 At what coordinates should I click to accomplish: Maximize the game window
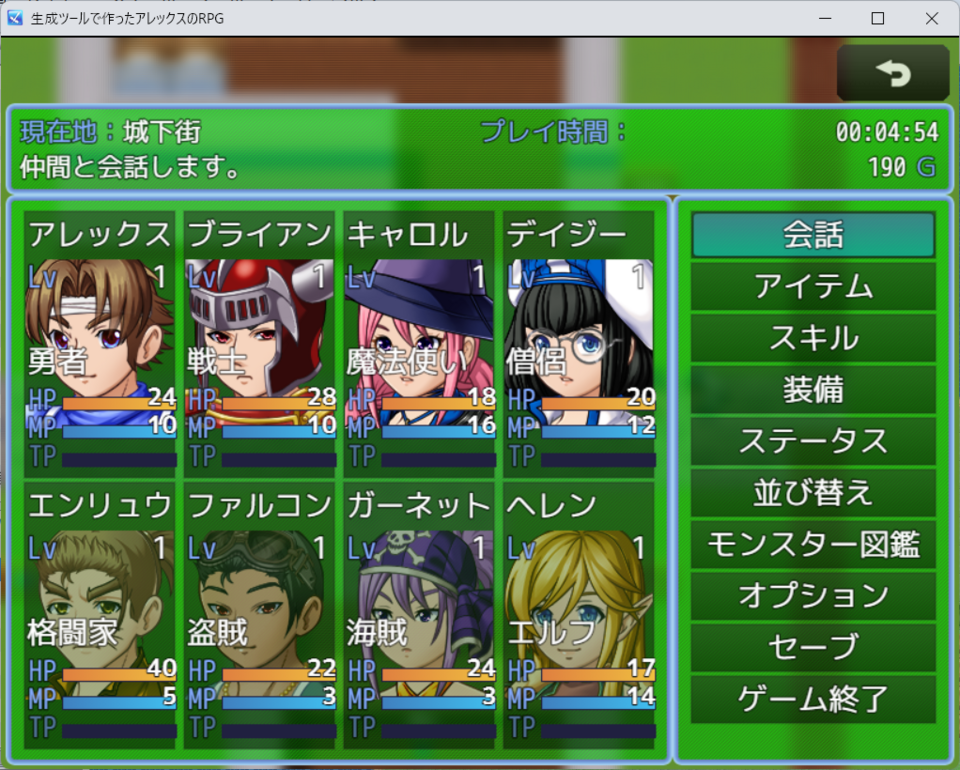(x=878, y=18)
